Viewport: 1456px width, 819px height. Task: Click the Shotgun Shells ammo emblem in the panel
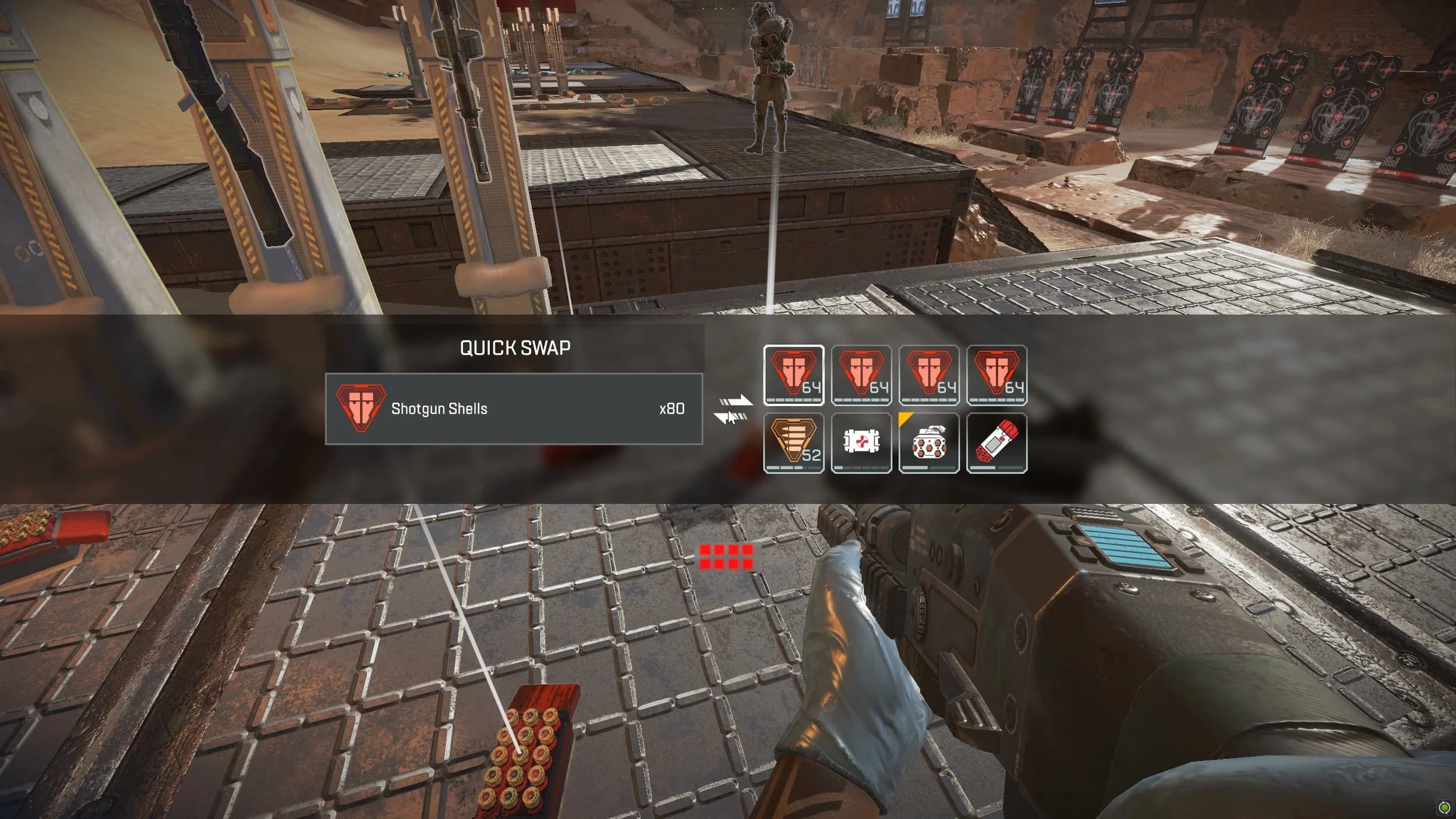[x=361, y=408]
